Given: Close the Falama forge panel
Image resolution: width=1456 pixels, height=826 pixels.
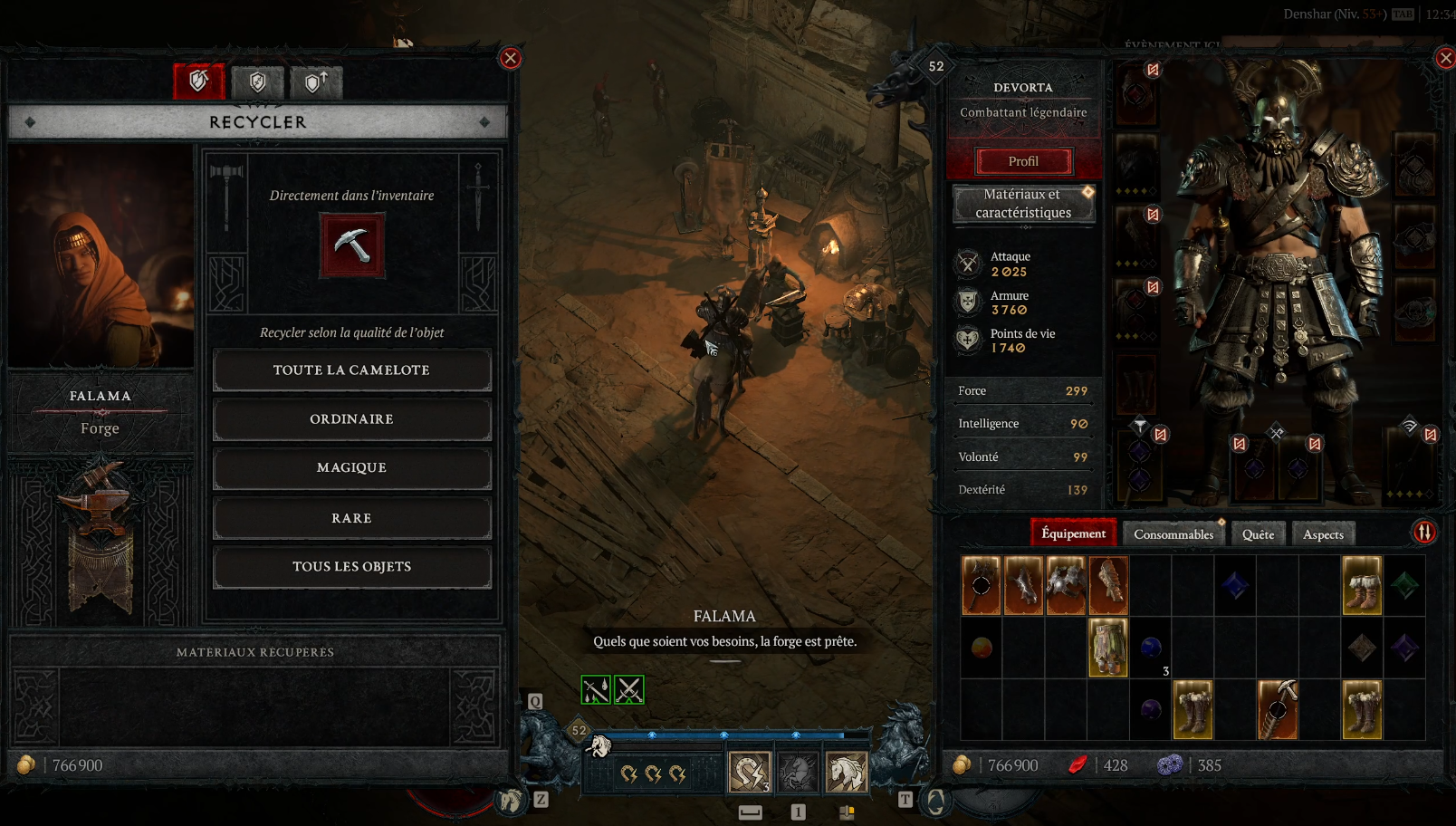Looking at the screenshot, I should coord(511,59).
